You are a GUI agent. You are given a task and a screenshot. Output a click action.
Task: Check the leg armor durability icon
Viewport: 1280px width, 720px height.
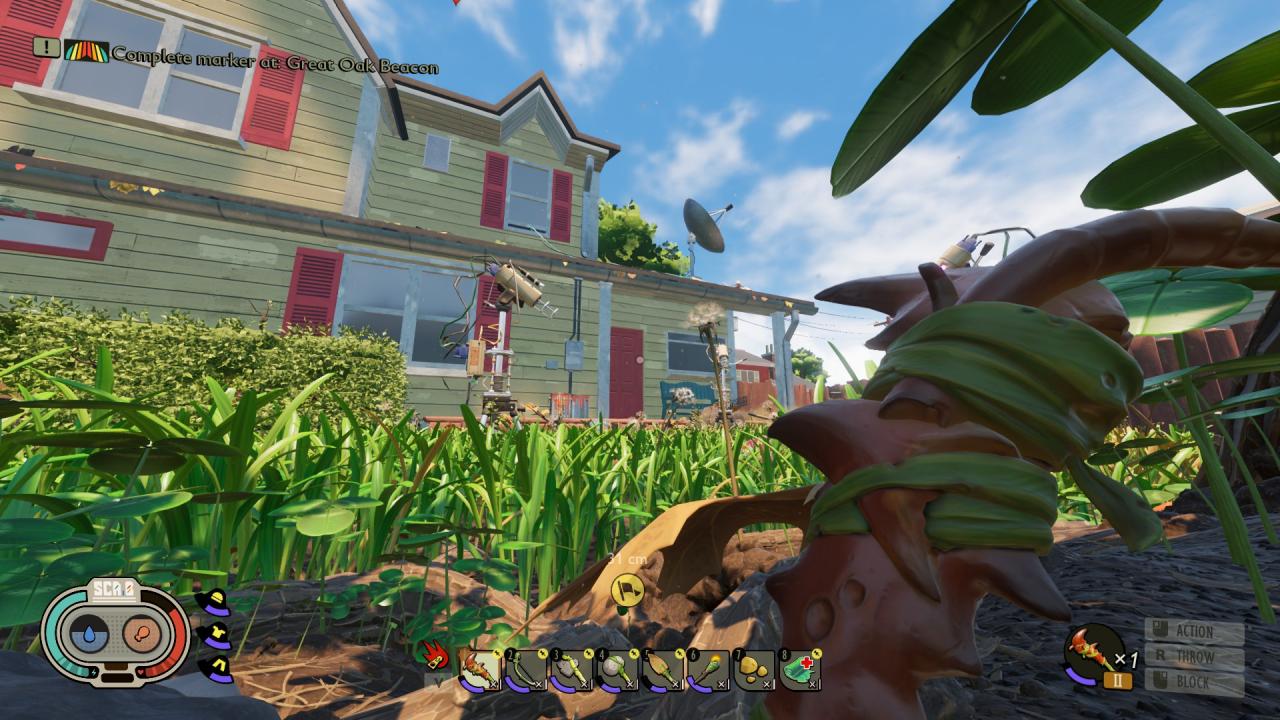point(214,668)
